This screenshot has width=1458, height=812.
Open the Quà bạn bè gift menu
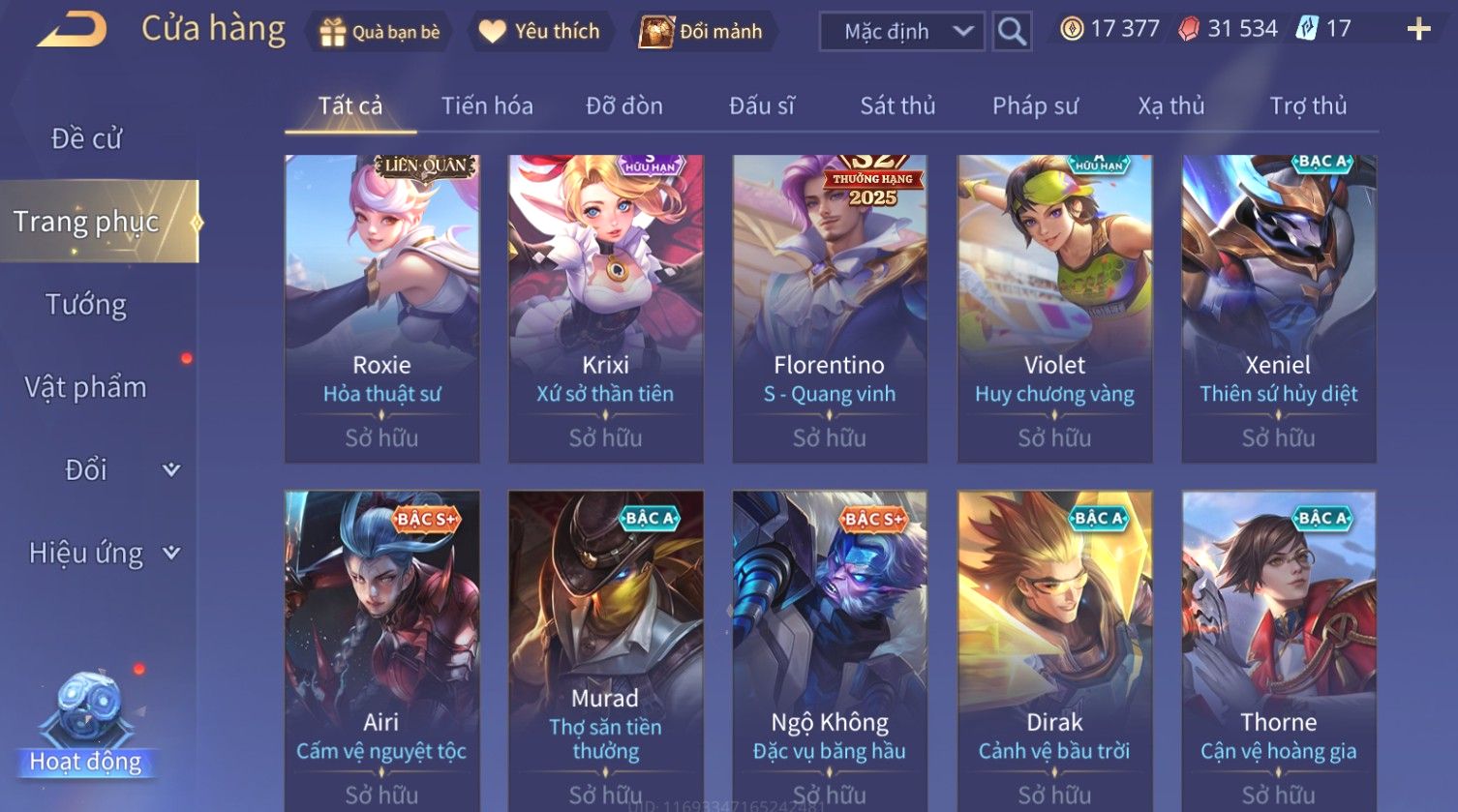tap(379, 32)
